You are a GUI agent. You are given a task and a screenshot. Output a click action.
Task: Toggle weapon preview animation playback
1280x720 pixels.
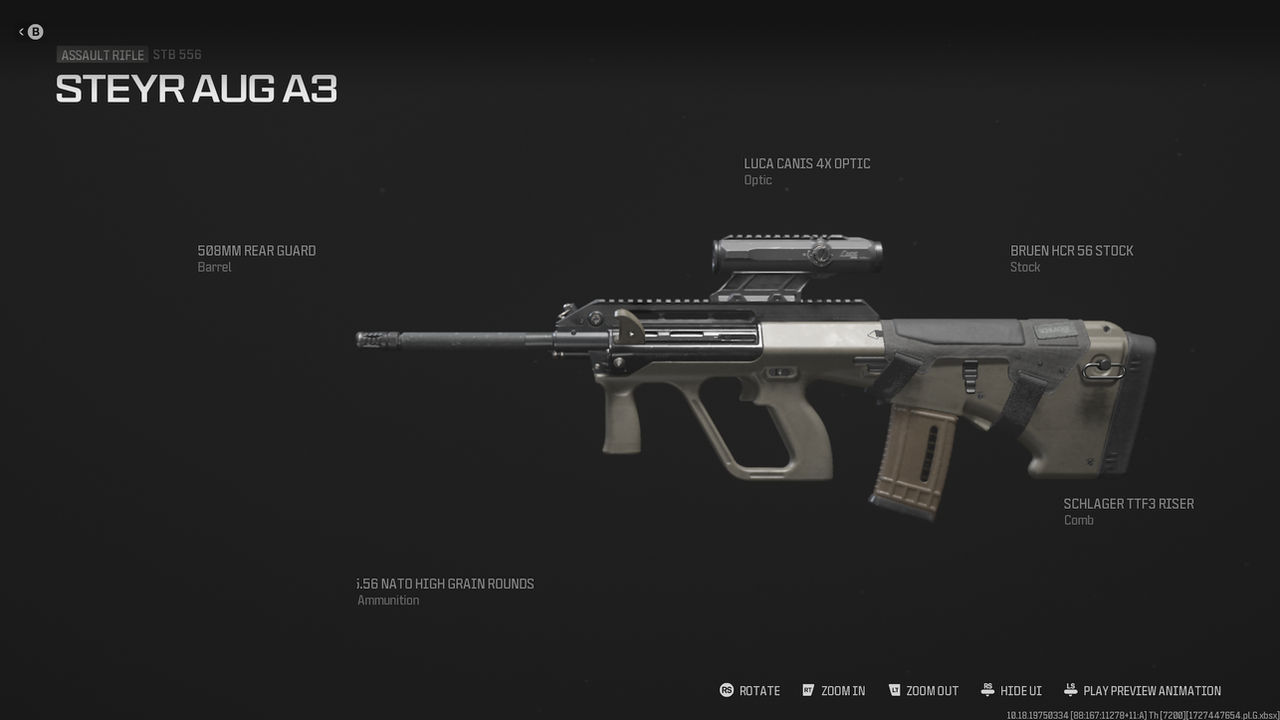point(1143,690)
